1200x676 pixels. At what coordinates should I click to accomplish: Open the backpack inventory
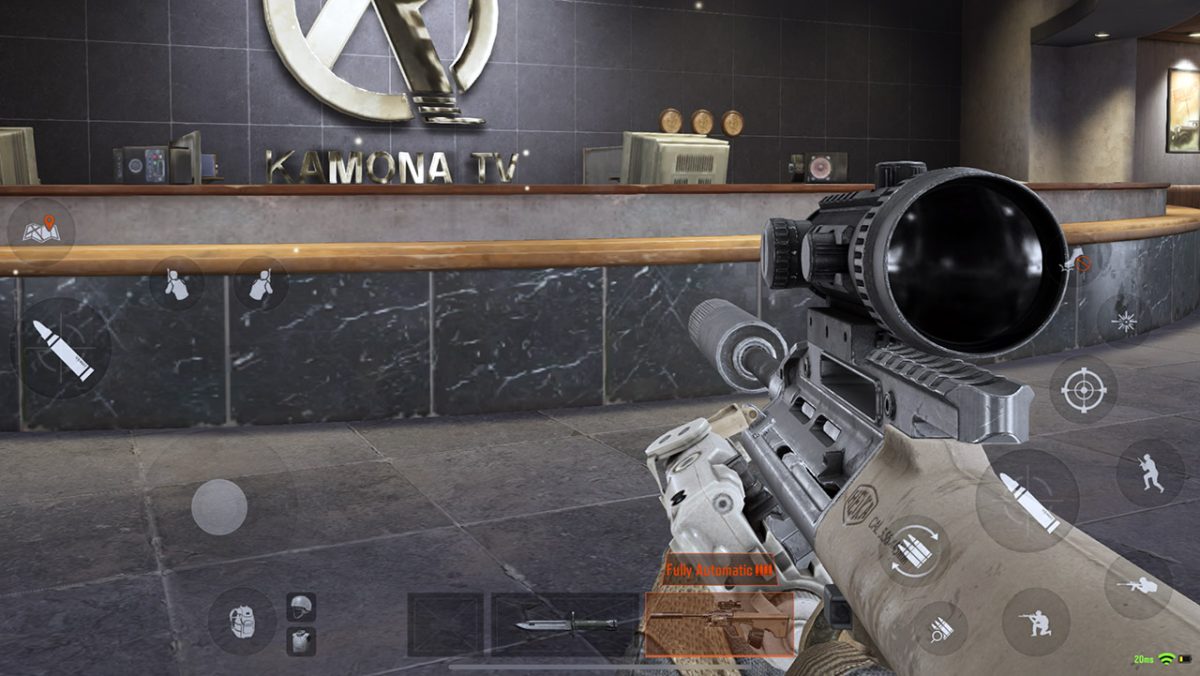pos(241,620)
